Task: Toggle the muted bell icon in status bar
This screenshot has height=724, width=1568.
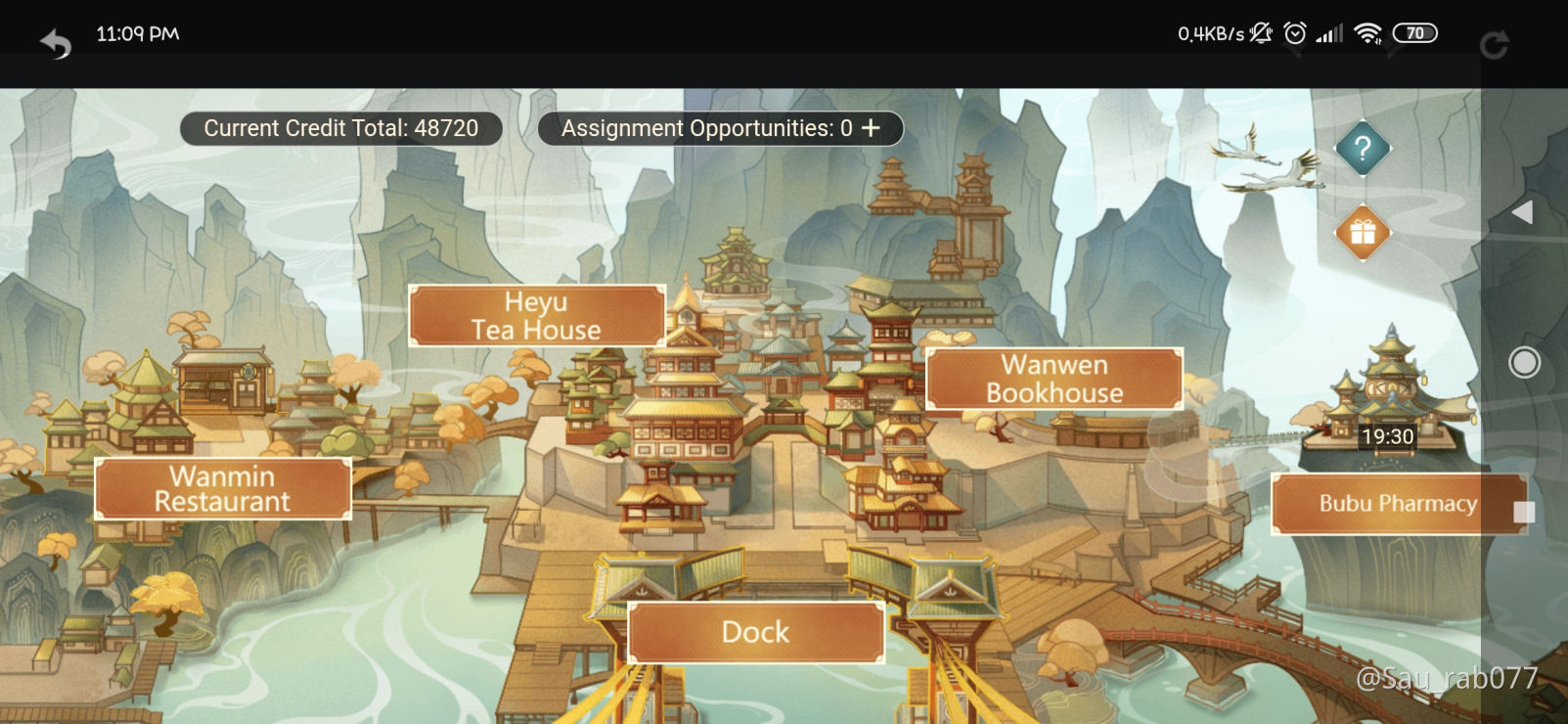Action: 1260,32
